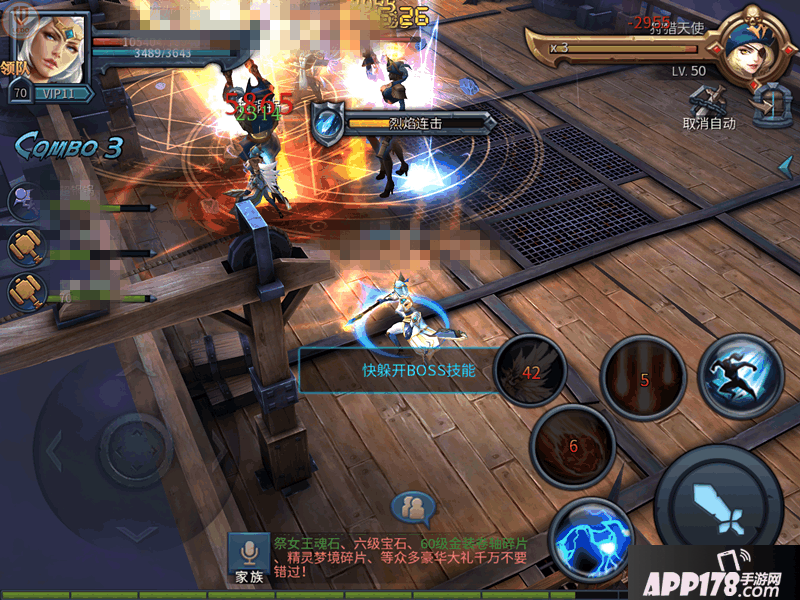800x600 pixels.
Task: Tap the skill with 6 cooldown
Action: coord(573,446)
